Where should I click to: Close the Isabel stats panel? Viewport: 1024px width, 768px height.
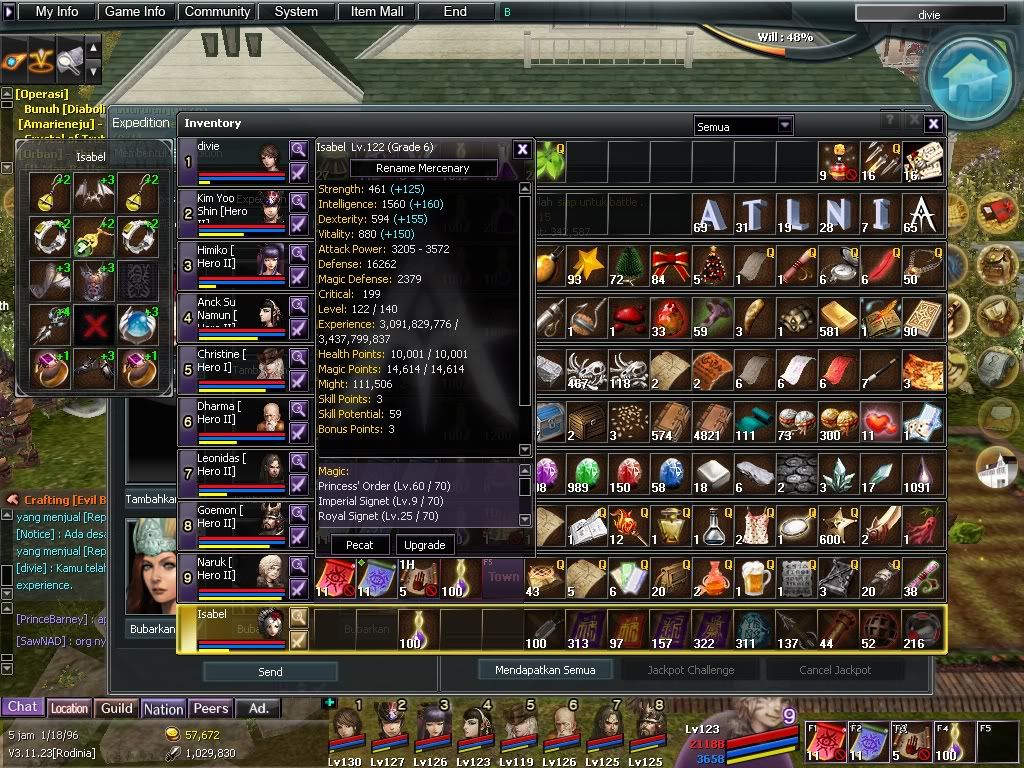[522, 149]
